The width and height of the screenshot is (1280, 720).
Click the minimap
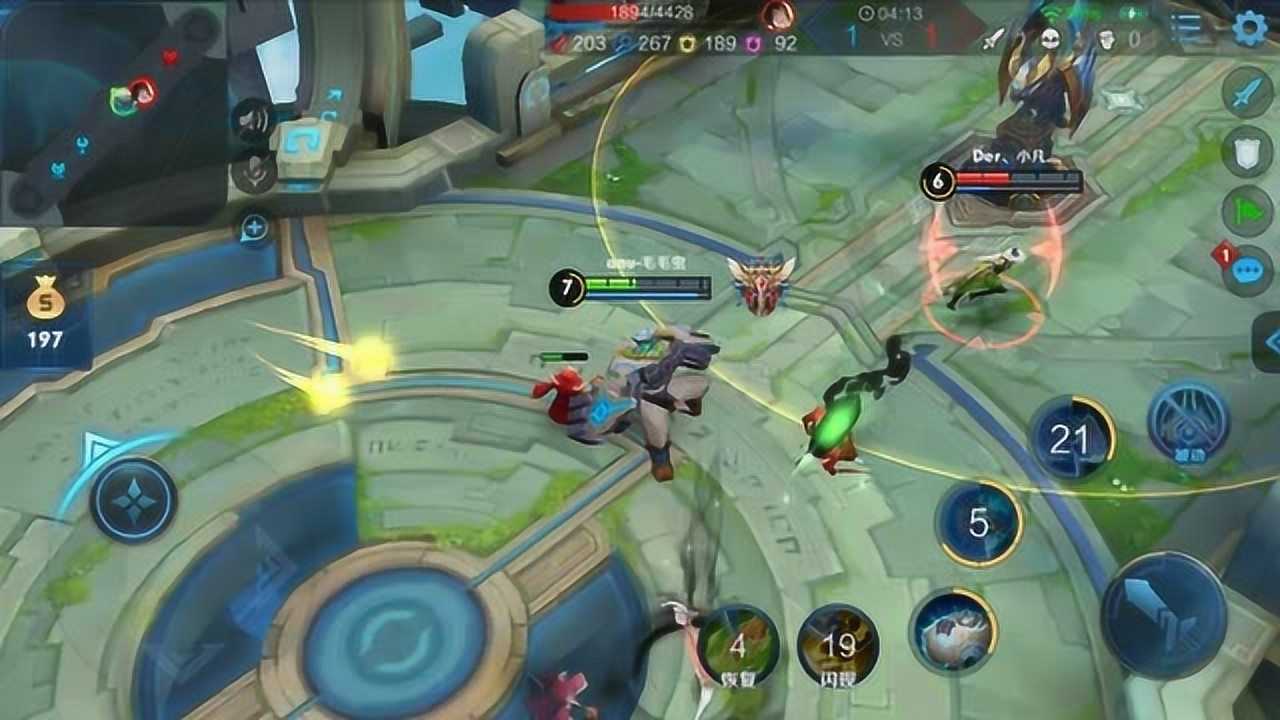coord(112,110)
